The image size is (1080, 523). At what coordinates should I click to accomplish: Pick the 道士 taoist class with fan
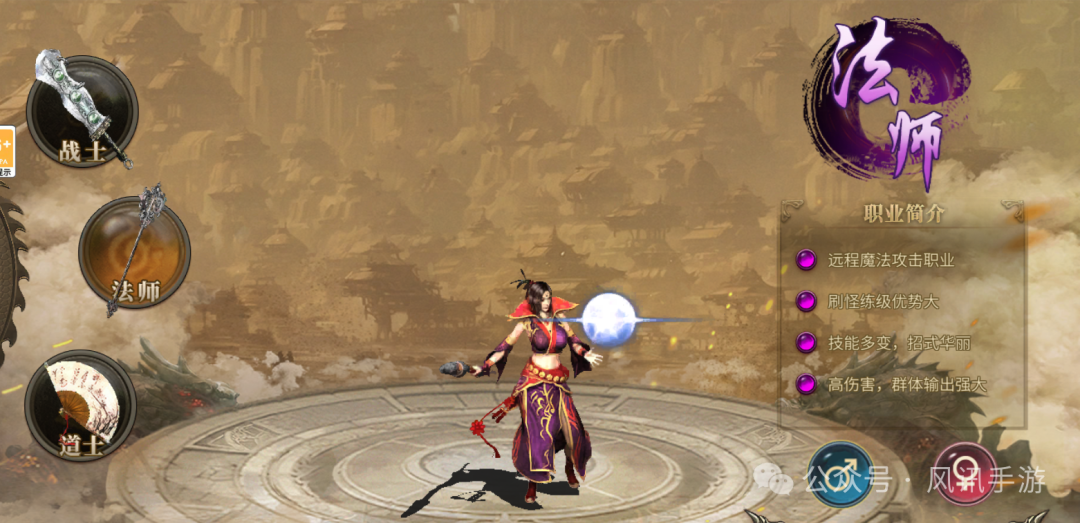tap(80, 405)
